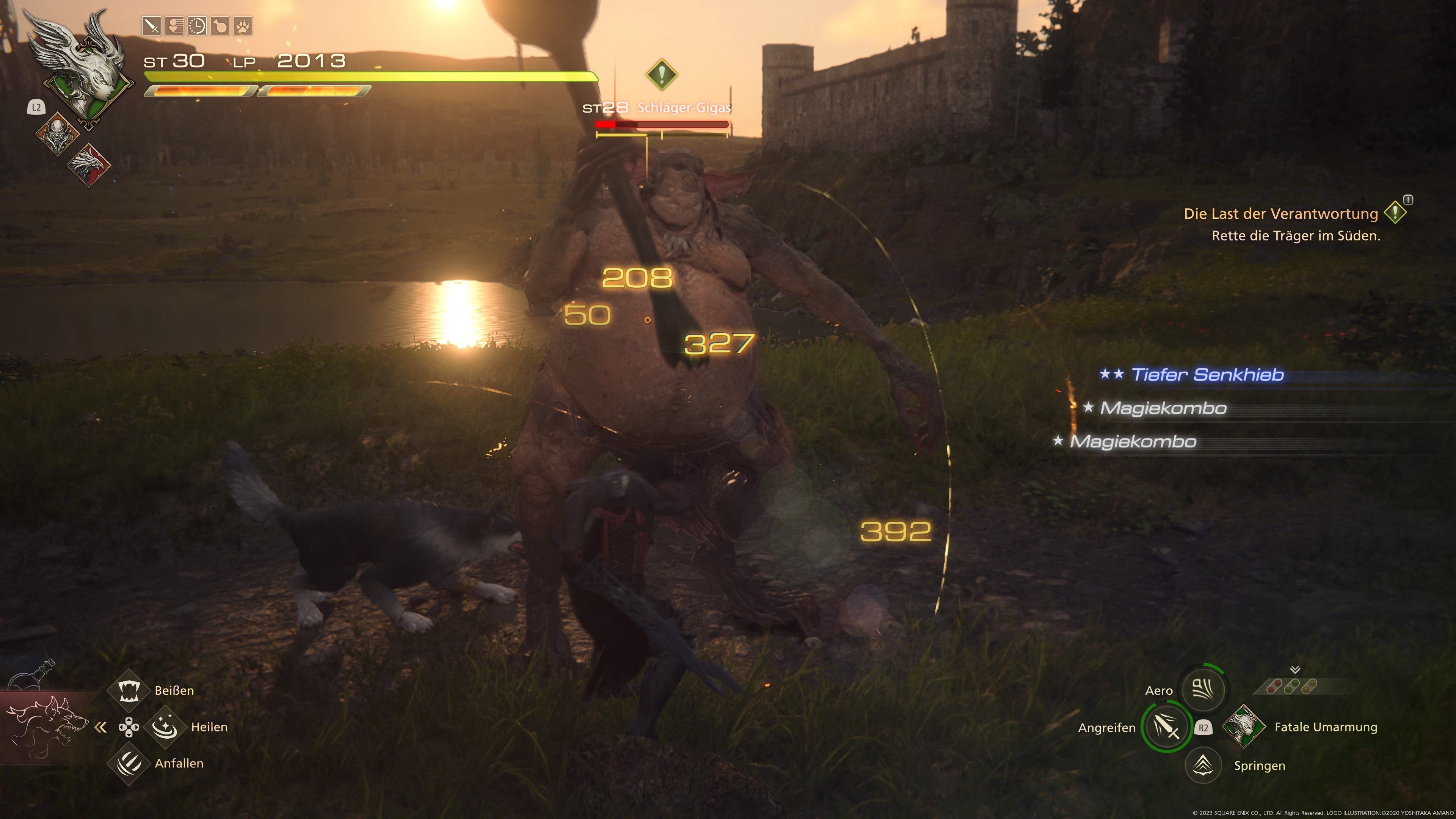Screen dimensions: 1456x819
Task: Activate Torgal's Heilen command
Action: [x=165, y=727]
